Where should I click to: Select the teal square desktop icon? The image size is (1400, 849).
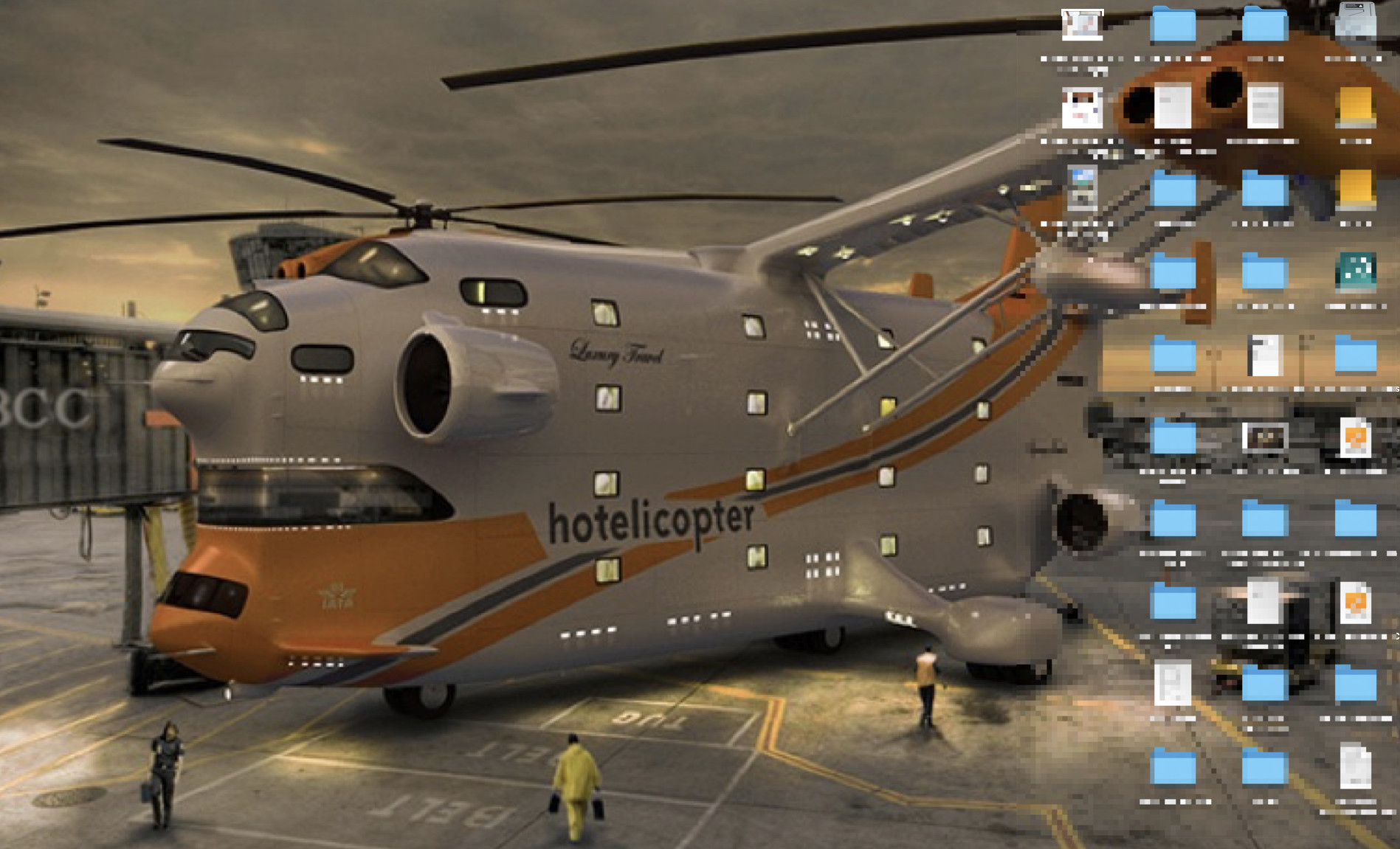1356,271
